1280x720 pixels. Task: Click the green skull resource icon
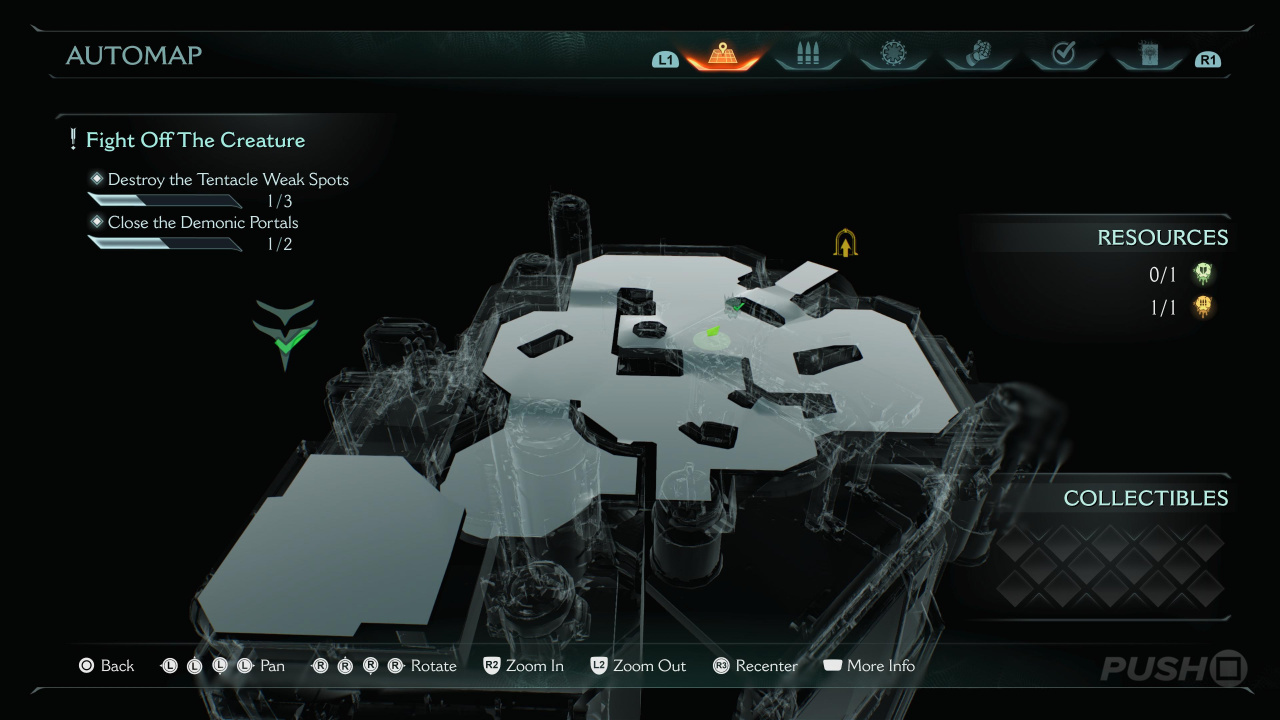[x=1204, y=274]
